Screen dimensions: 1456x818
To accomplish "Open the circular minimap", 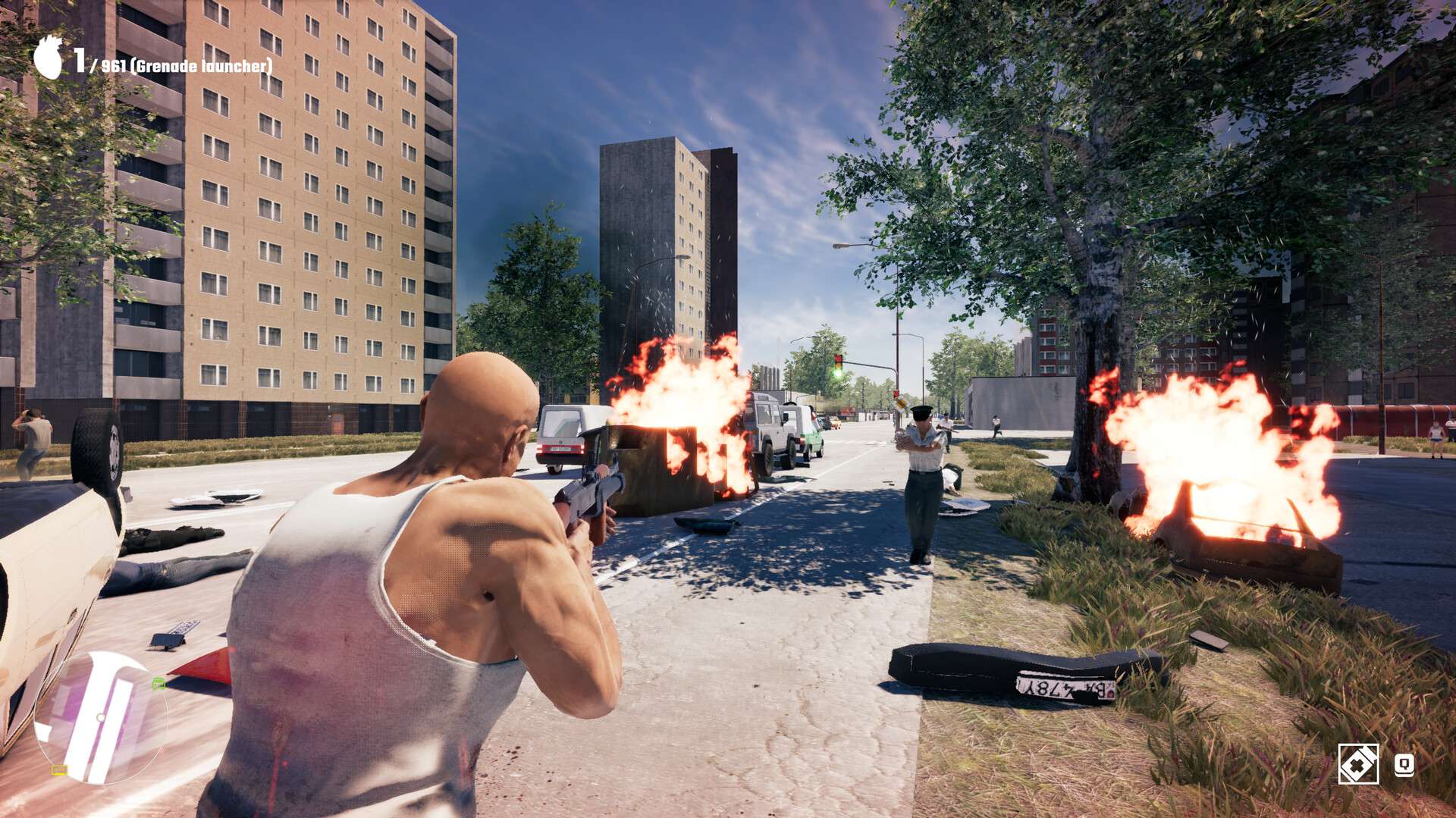I will 99,718.
